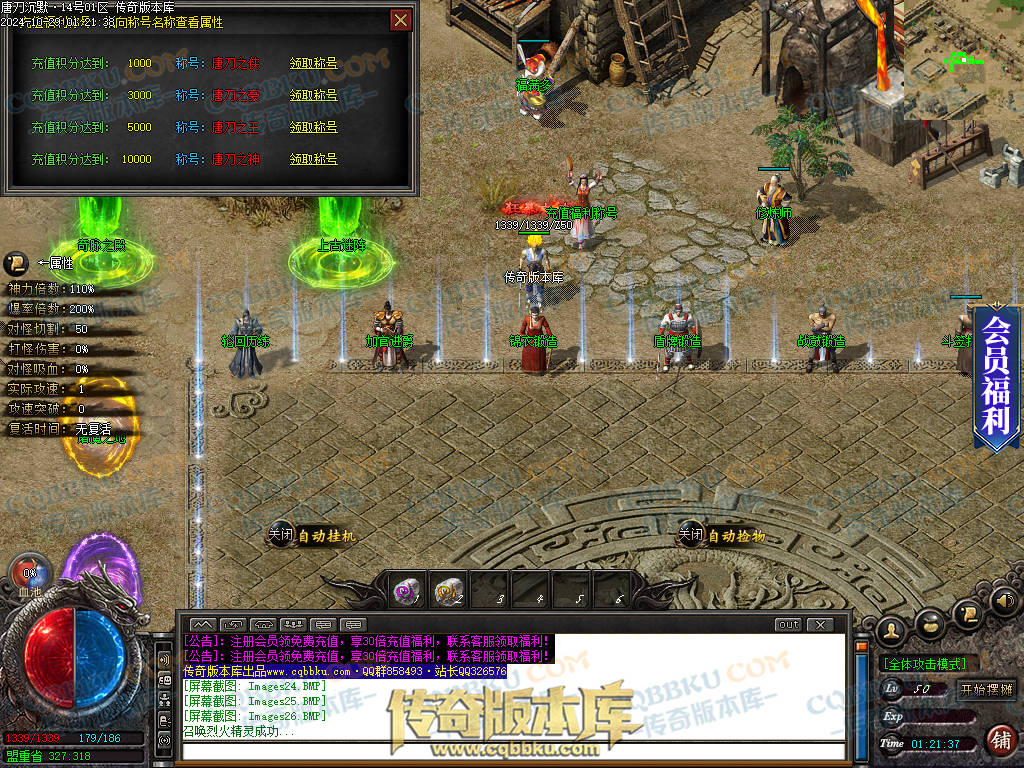Toggle the sound speaker icon
1024x768 pixels.
click(1005, 601)
